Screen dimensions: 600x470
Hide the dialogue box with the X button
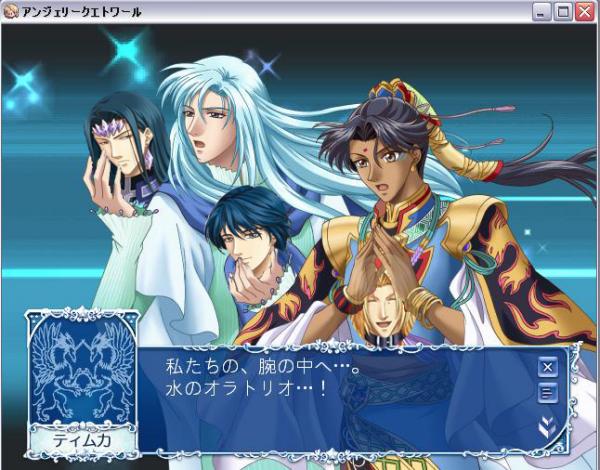point(547,366)
